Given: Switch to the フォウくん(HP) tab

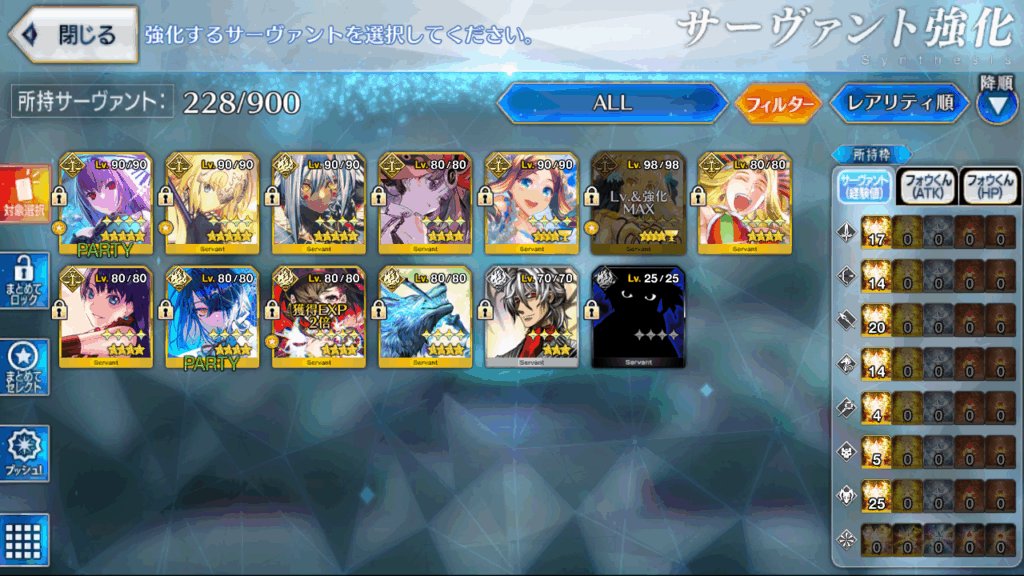Looking at the screenshot, I should pos(988,187).
